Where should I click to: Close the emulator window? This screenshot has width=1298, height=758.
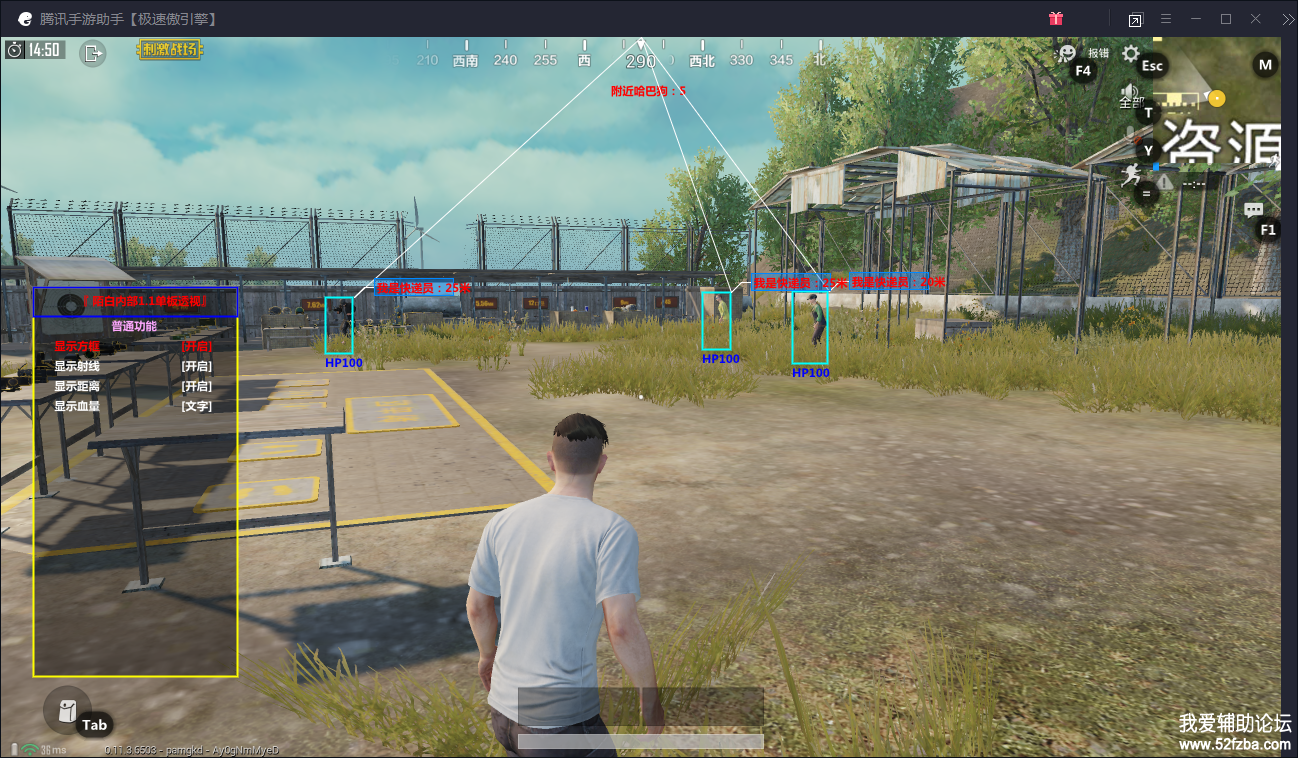click(1256, 18)
